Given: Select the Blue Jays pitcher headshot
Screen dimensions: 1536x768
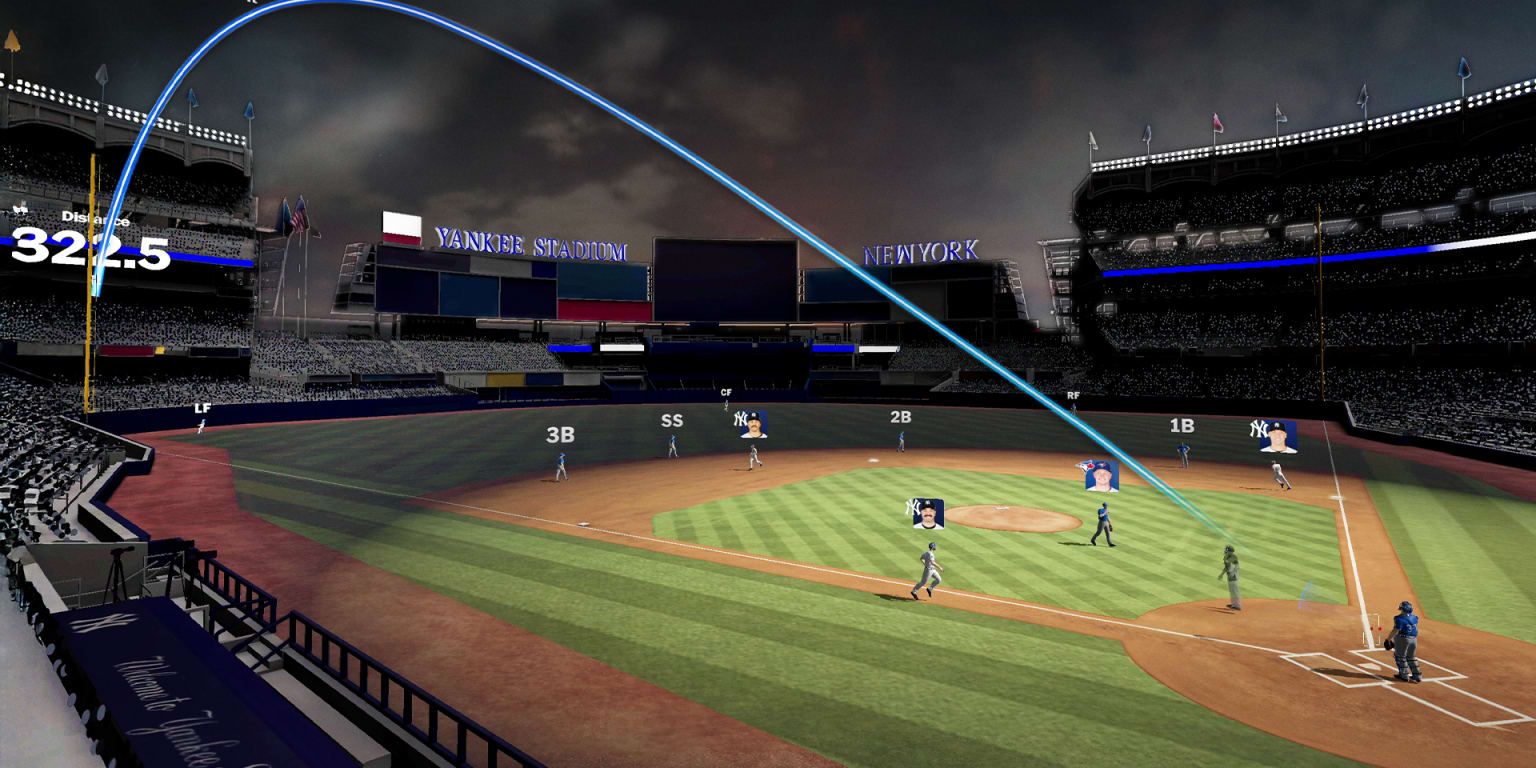Looking at the screenshot, I should 1101,475.
